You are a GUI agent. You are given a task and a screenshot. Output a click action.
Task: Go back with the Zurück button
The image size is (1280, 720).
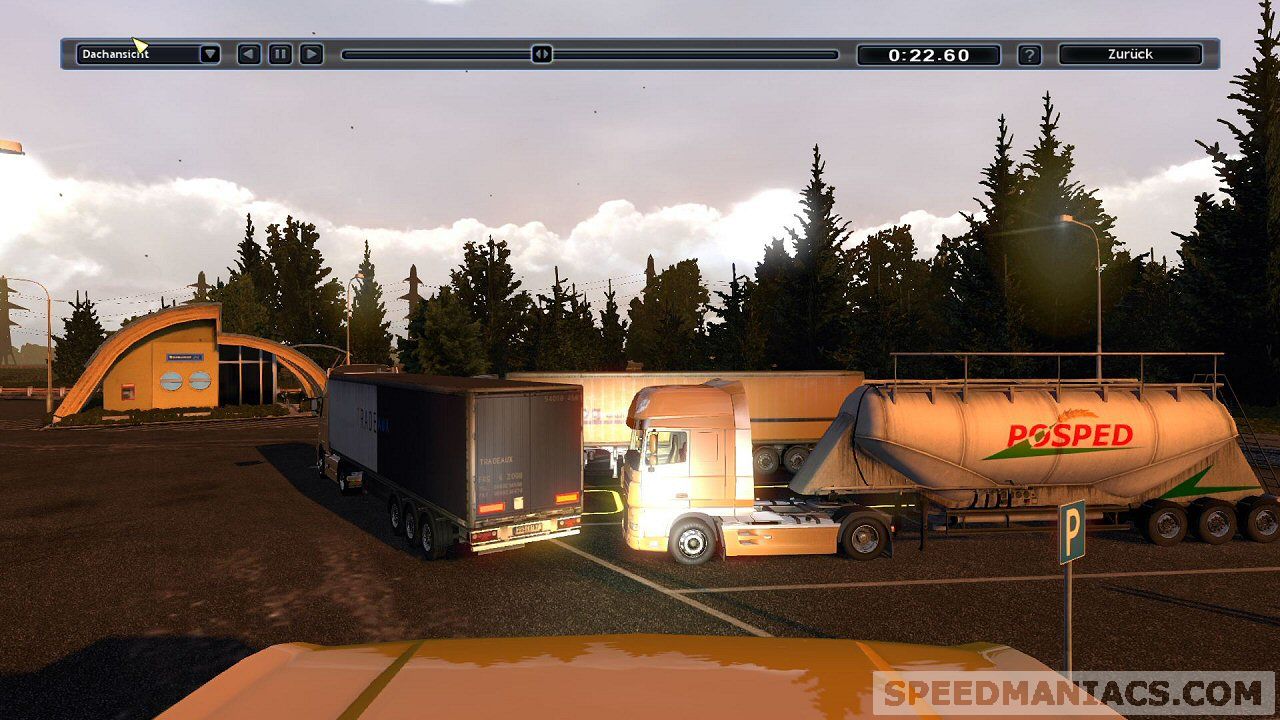click(1130, 54)
